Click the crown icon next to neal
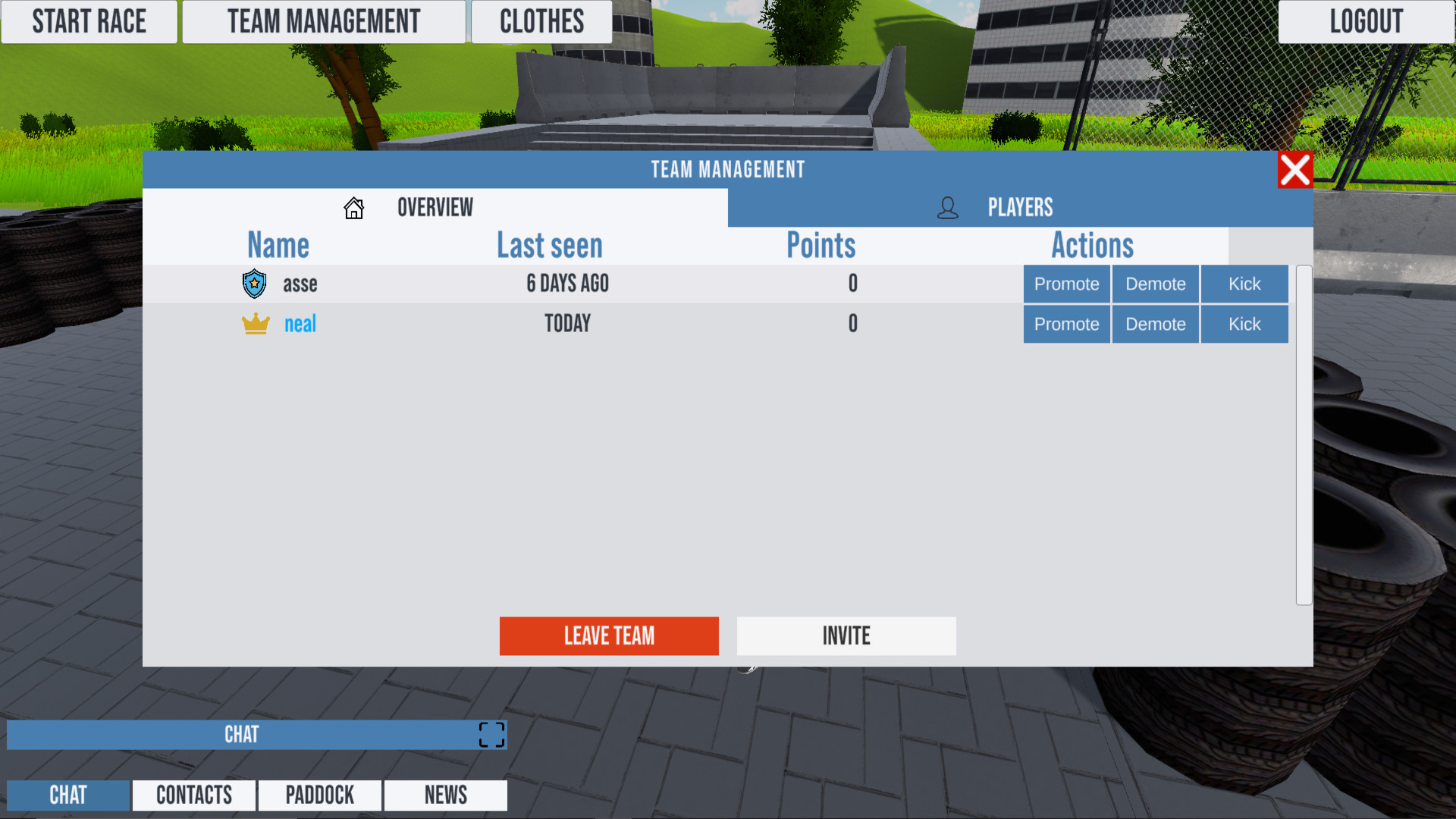The image size is (1456, 819). 255,323
